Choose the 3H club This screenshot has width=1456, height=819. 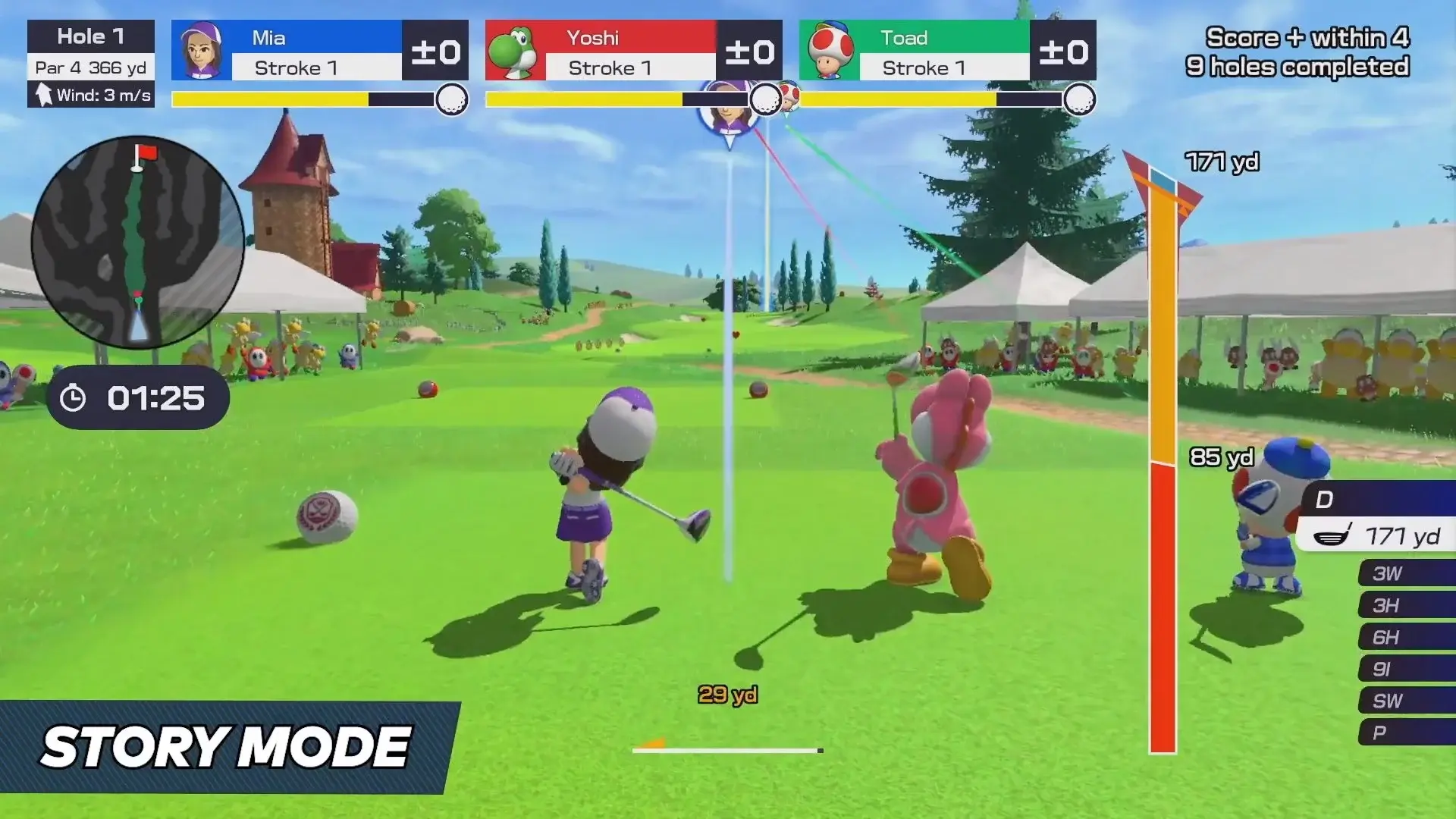click(x=1405, y=605)
